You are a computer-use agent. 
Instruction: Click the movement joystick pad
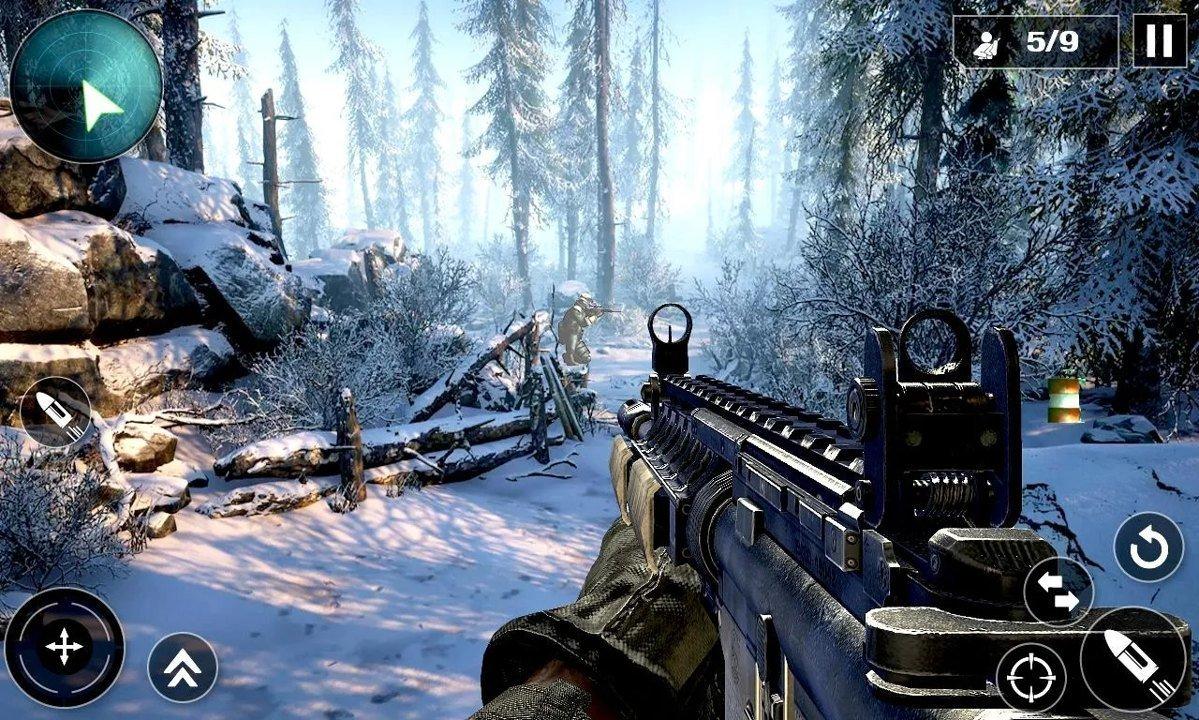pyautogui.click(x=64, y=647)
